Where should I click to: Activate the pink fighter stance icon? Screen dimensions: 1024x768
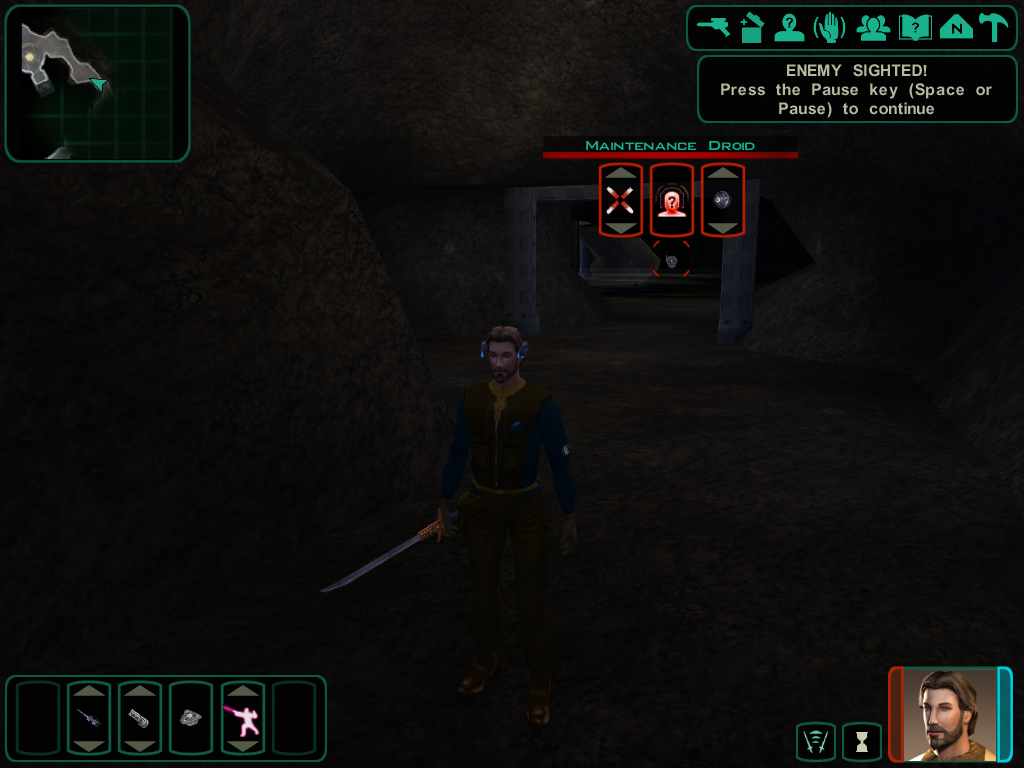(242, 717)
